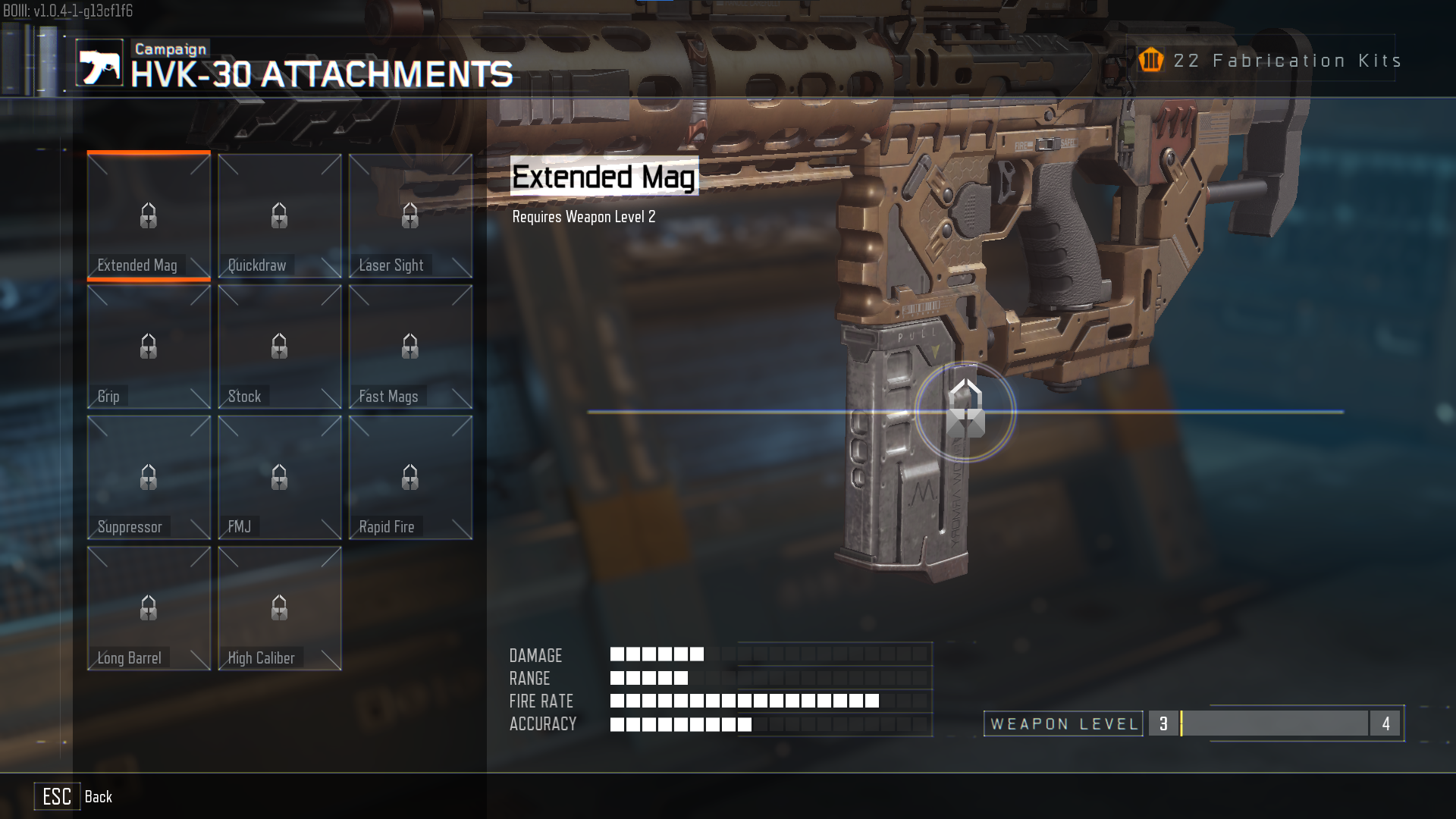Image resolution: width=1456 pixels, height=819 pixels.
Task: Pick the Suppressor attachment slot
Action: pyautogui.click(x=149, y=478)
